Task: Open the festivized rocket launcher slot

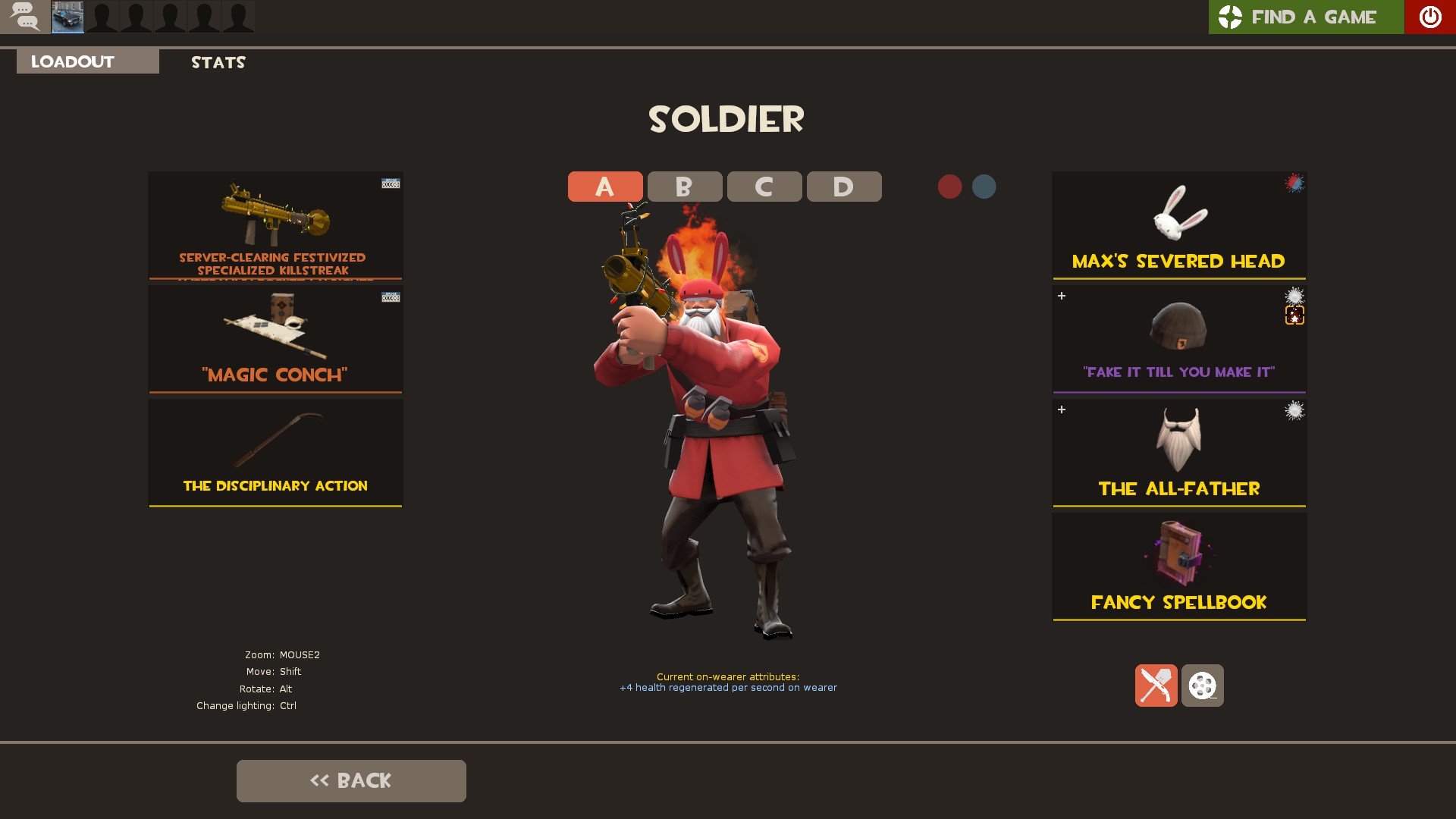Action: [x=275, y=225]
